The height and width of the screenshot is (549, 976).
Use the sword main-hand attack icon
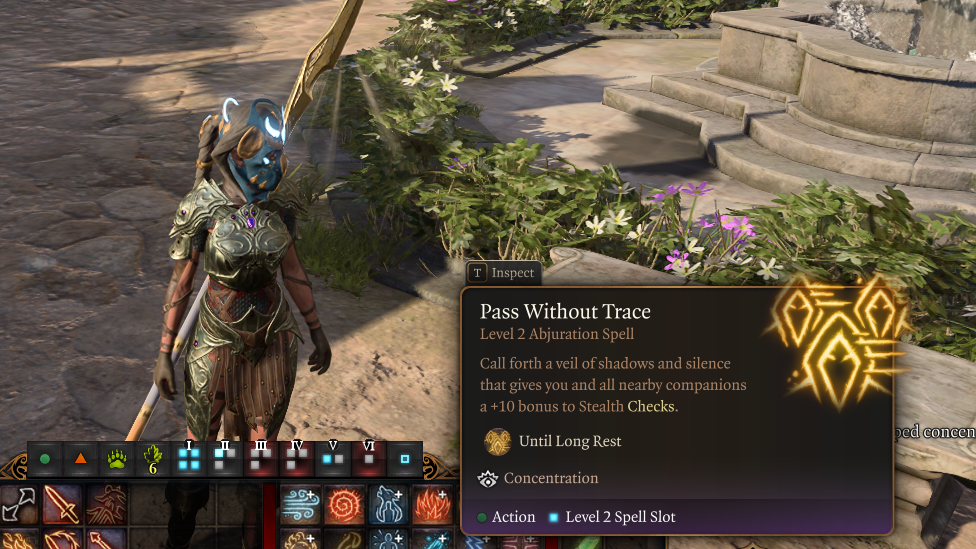62,504
